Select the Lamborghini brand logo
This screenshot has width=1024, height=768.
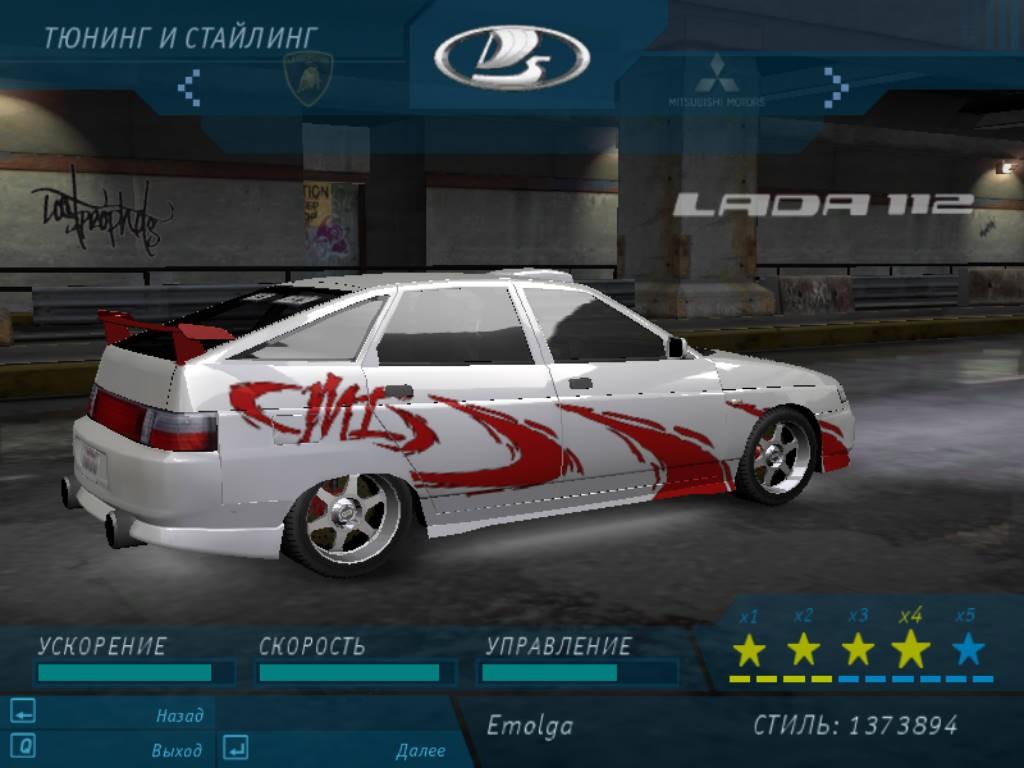[x=306, y=78]
